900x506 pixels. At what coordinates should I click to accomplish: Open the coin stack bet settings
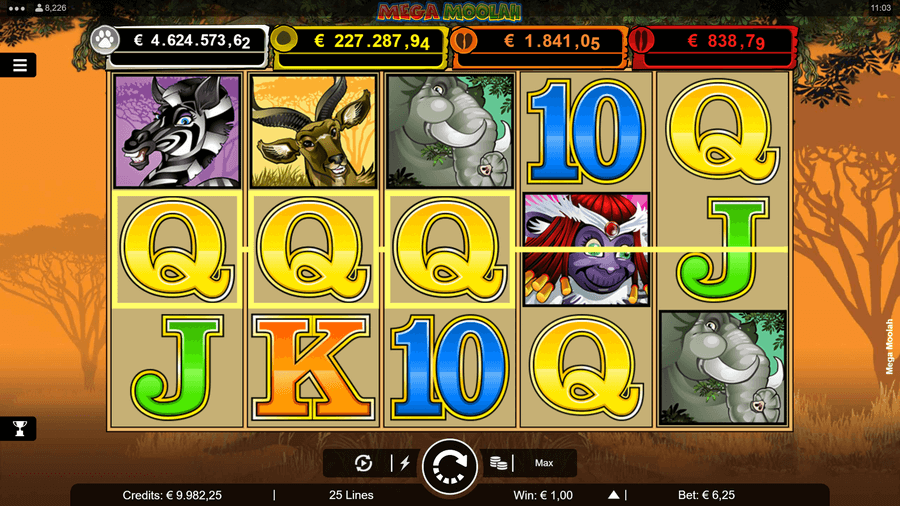(x=498, y=463)
